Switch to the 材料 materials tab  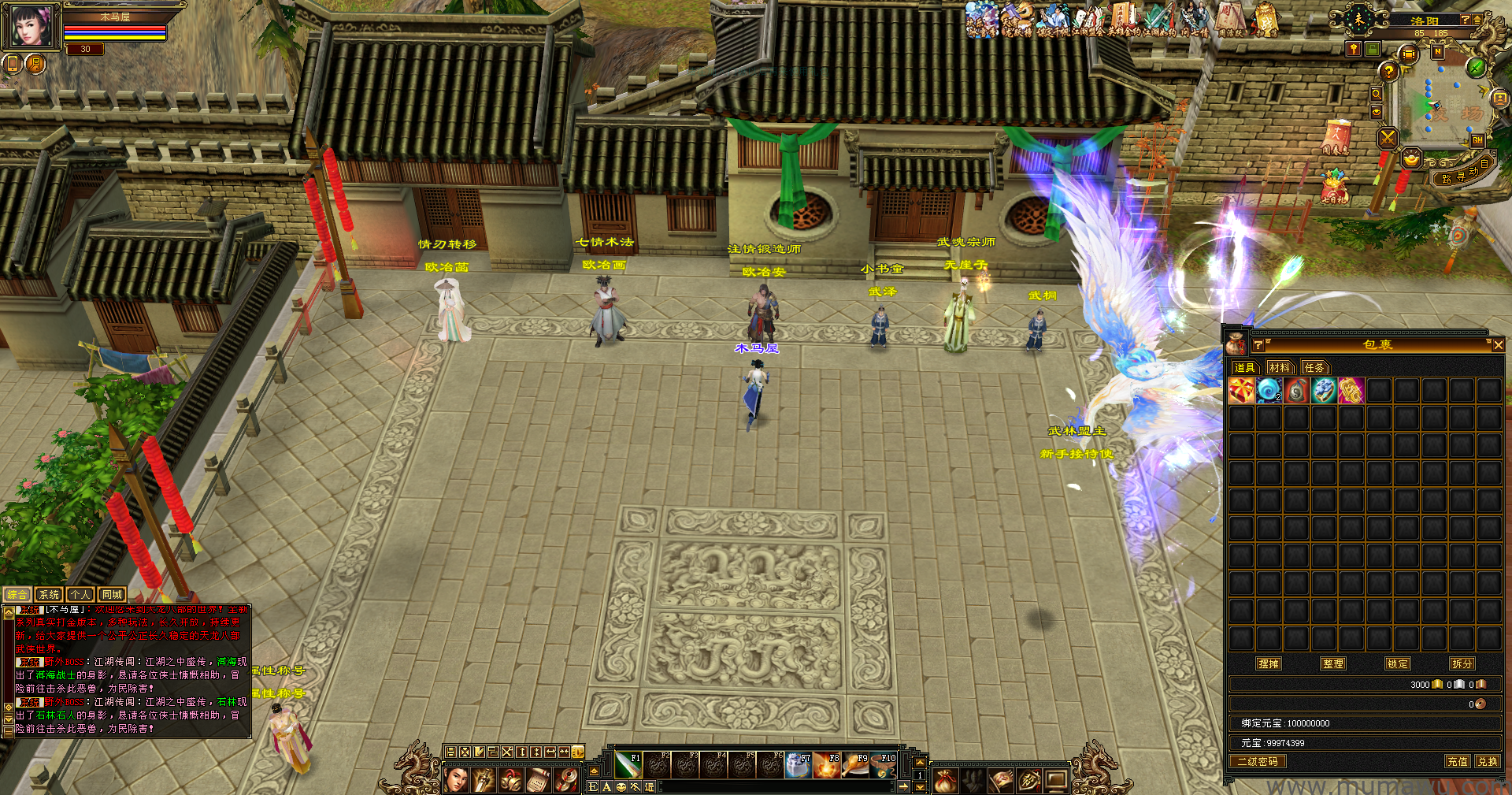pos(1280,367)
